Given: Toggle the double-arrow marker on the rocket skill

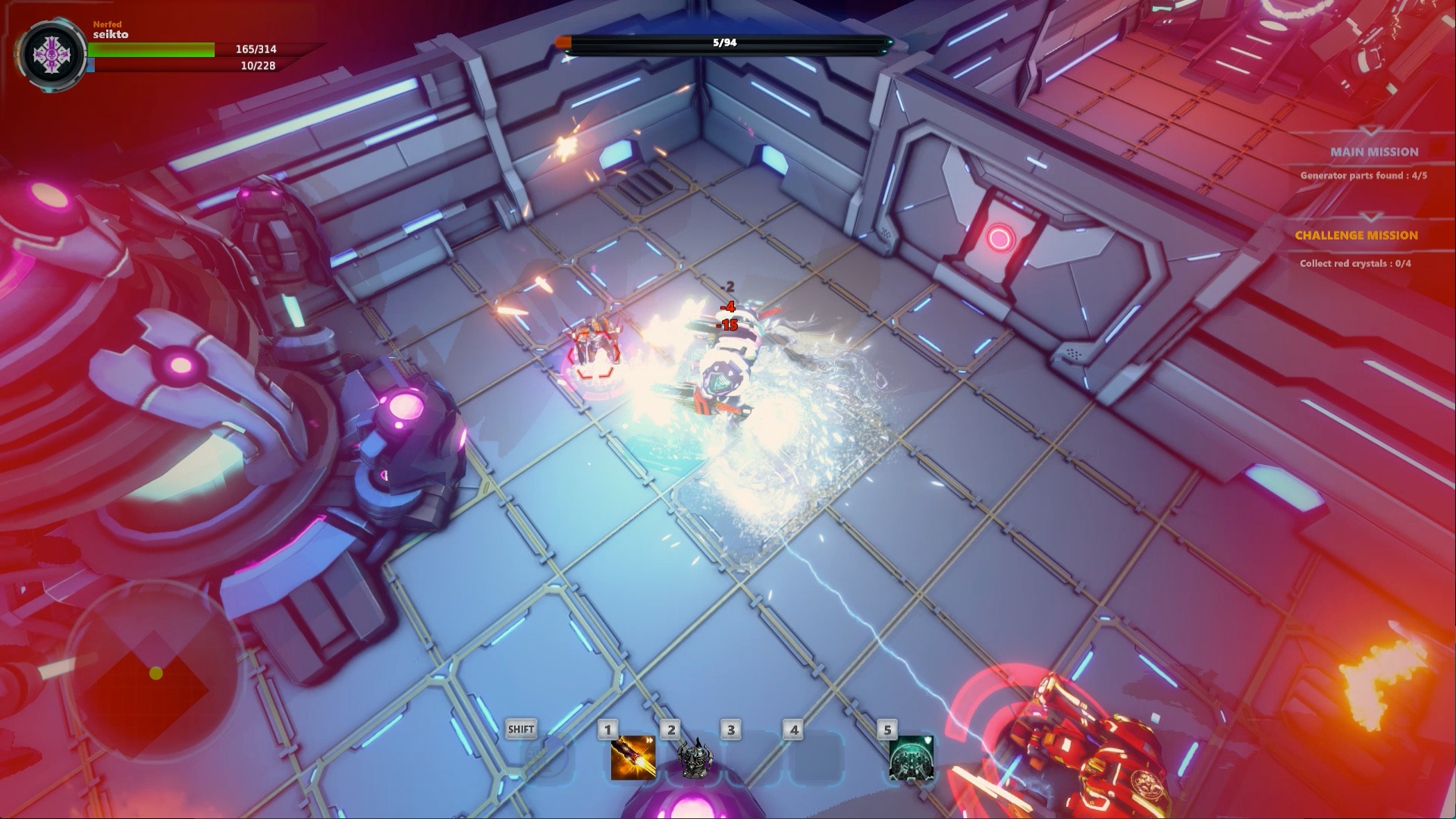Looking at the screenshot, I should click(x=649, y=741).
